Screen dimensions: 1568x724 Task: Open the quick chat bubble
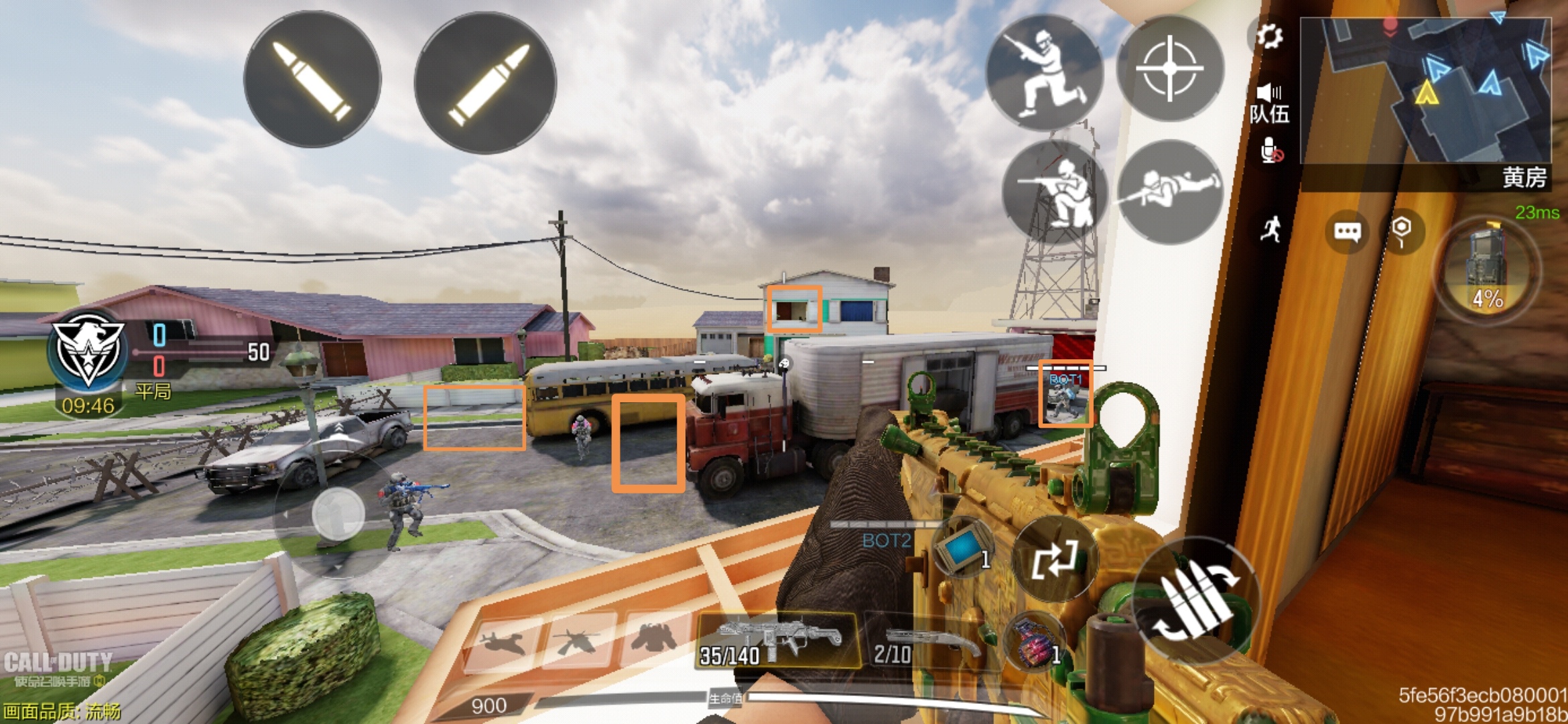pyautogui.click(x=1348, y=233)
